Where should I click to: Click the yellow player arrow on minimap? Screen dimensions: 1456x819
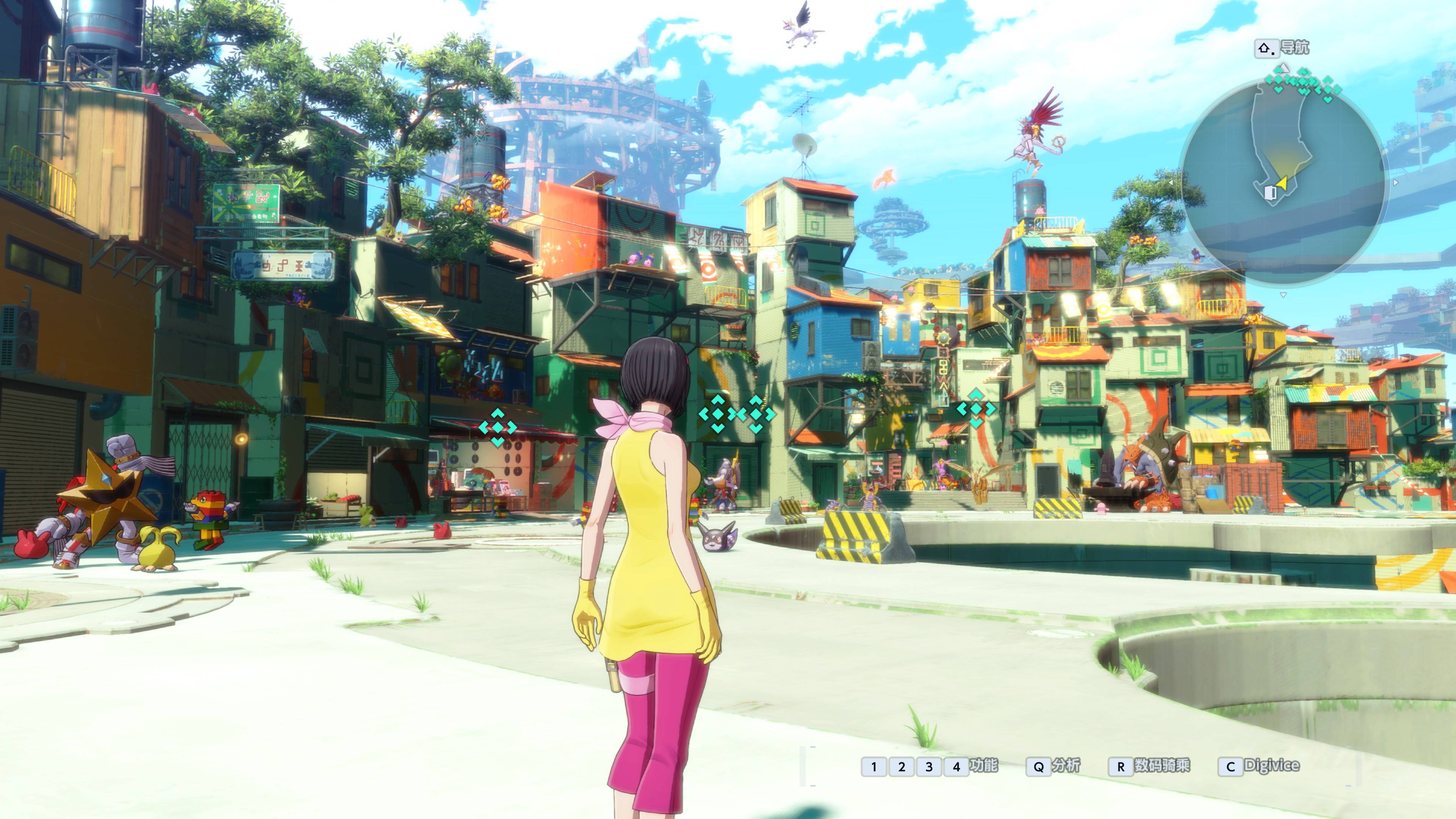pyautogui.click(x=1282, y=182)
